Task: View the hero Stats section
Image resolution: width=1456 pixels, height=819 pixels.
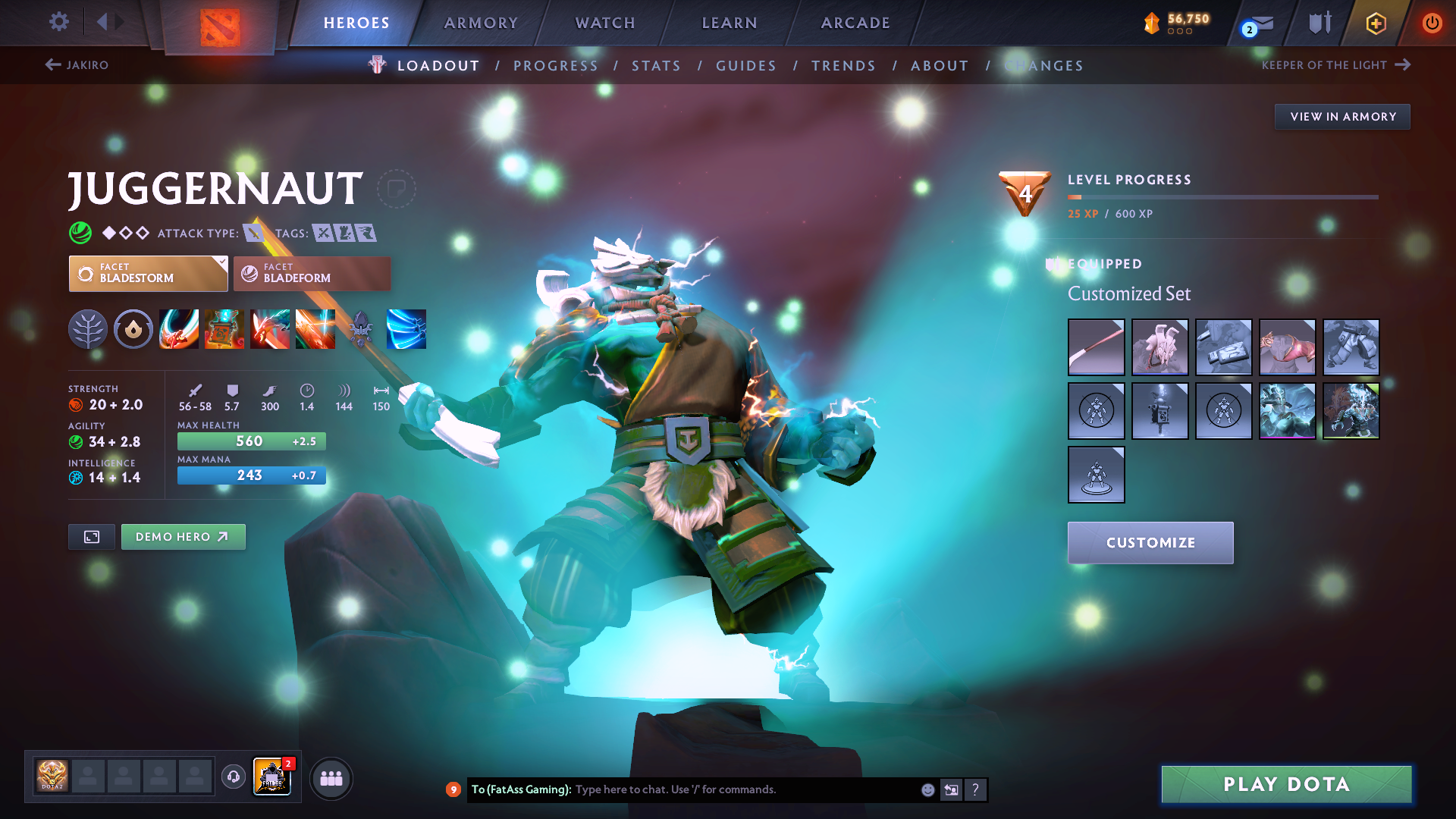Action: coord(657,66)
